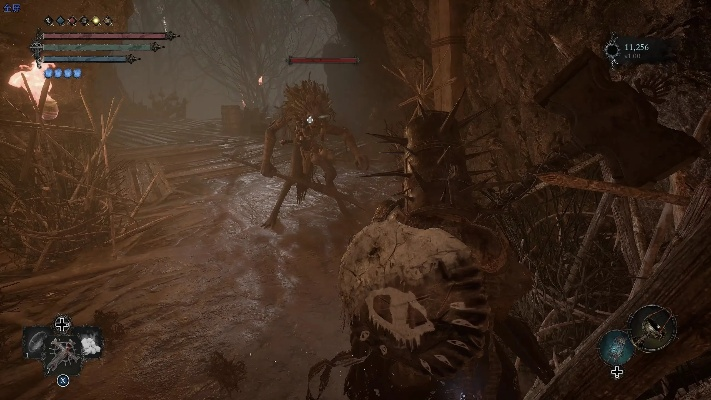Screen dimensions: 711x400
Task: Click the glowing yellow buff icon
Action: (96, 21)
